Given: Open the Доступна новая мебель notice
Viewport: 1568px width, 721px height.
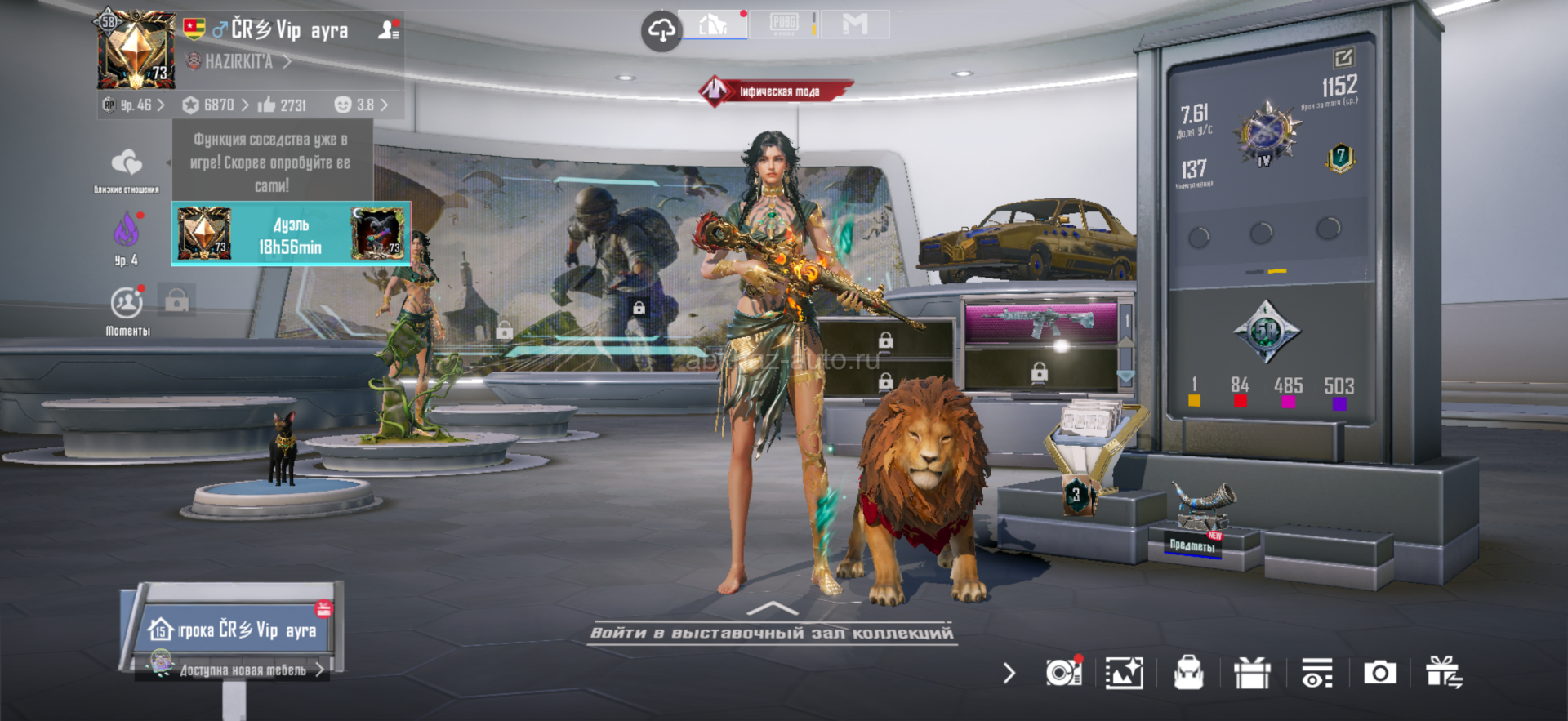Looking at the screenshot, I should 243,670.
